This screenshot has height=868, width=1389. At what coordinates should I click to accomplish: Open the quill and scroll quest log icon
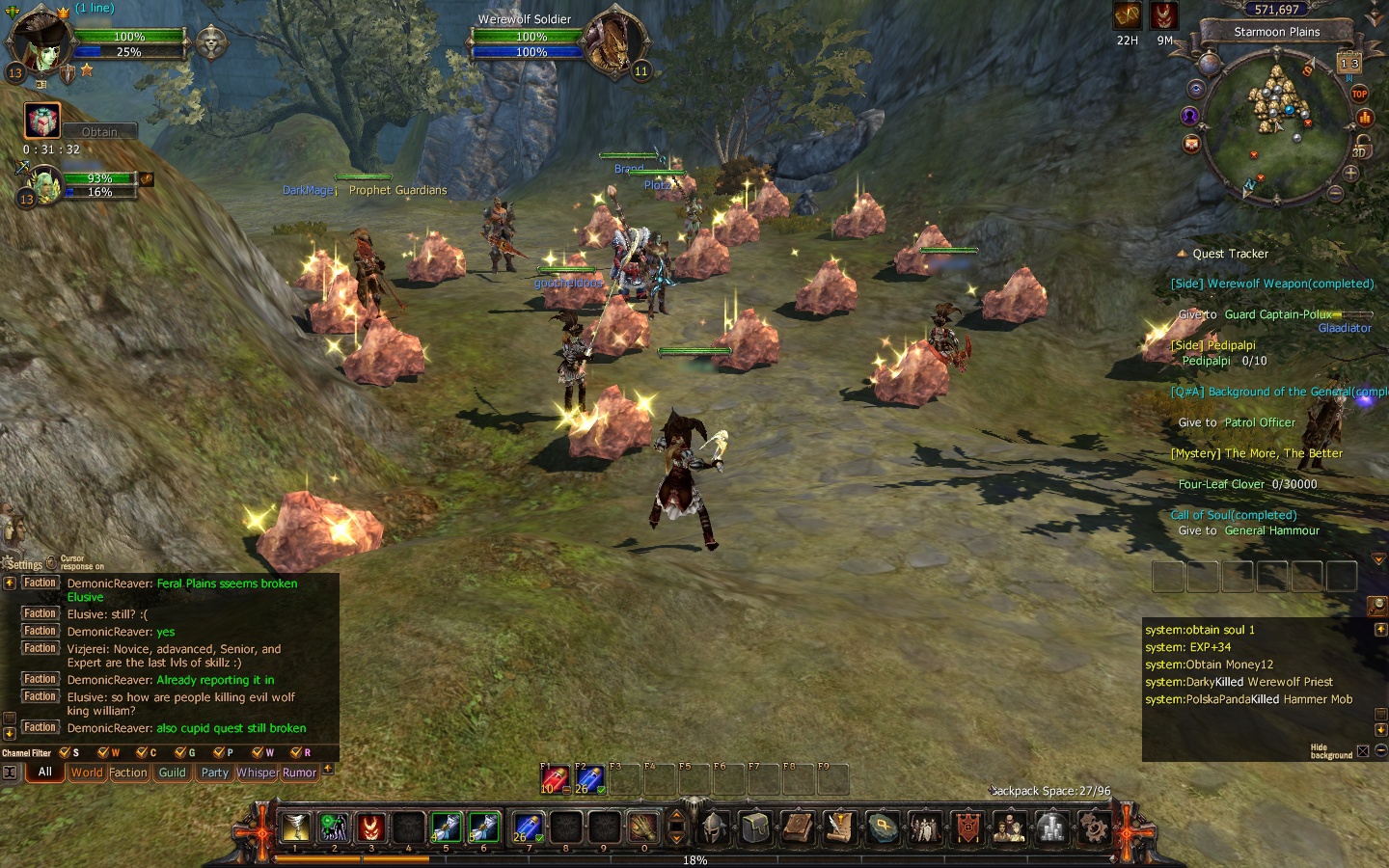pyautogui.click(x=840, y=827)
